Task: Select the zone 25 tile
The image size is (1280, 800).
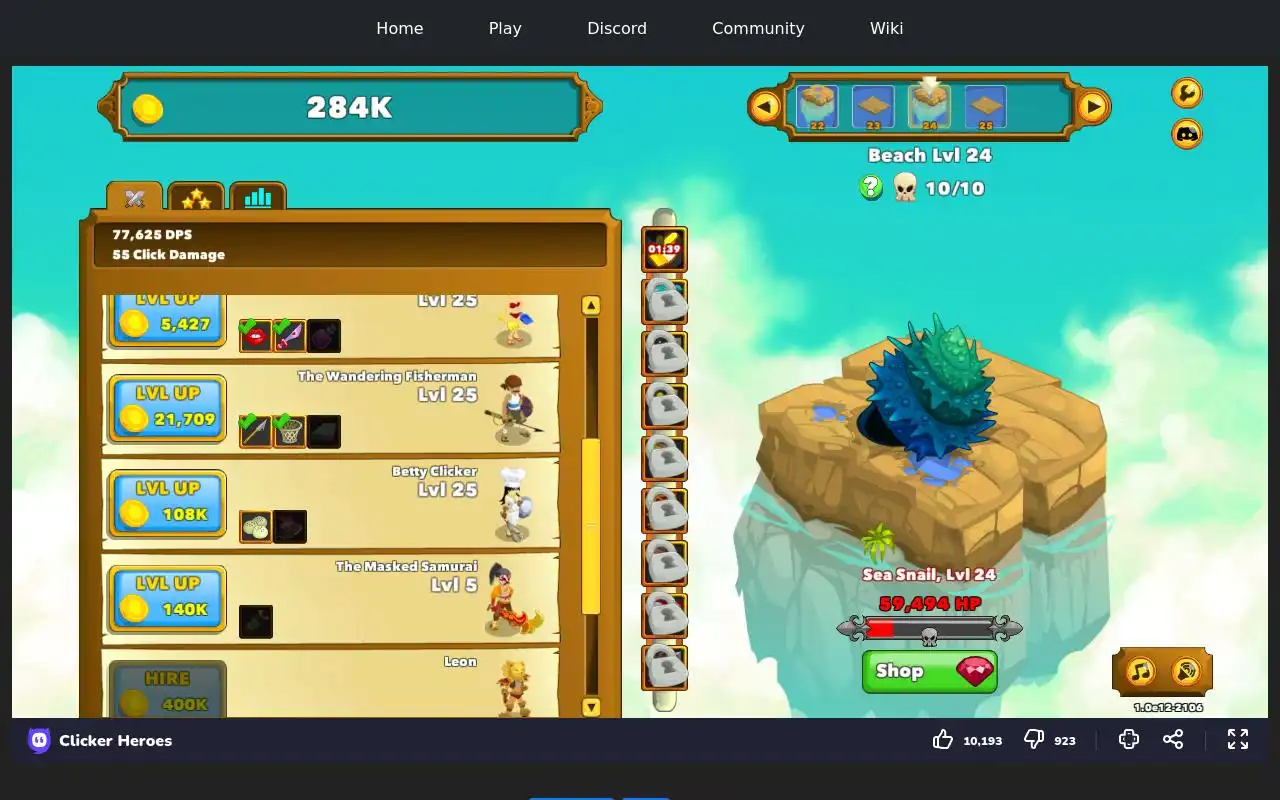Action: [x=985, y=106]
